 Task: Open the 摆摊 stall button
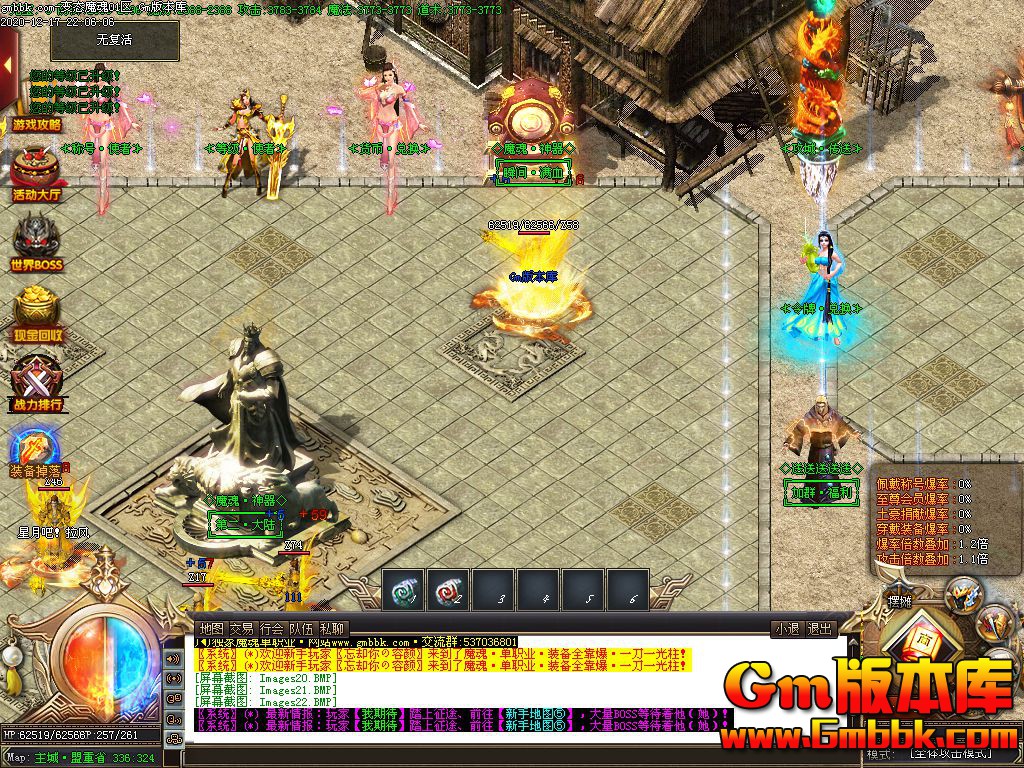(899, 602)
